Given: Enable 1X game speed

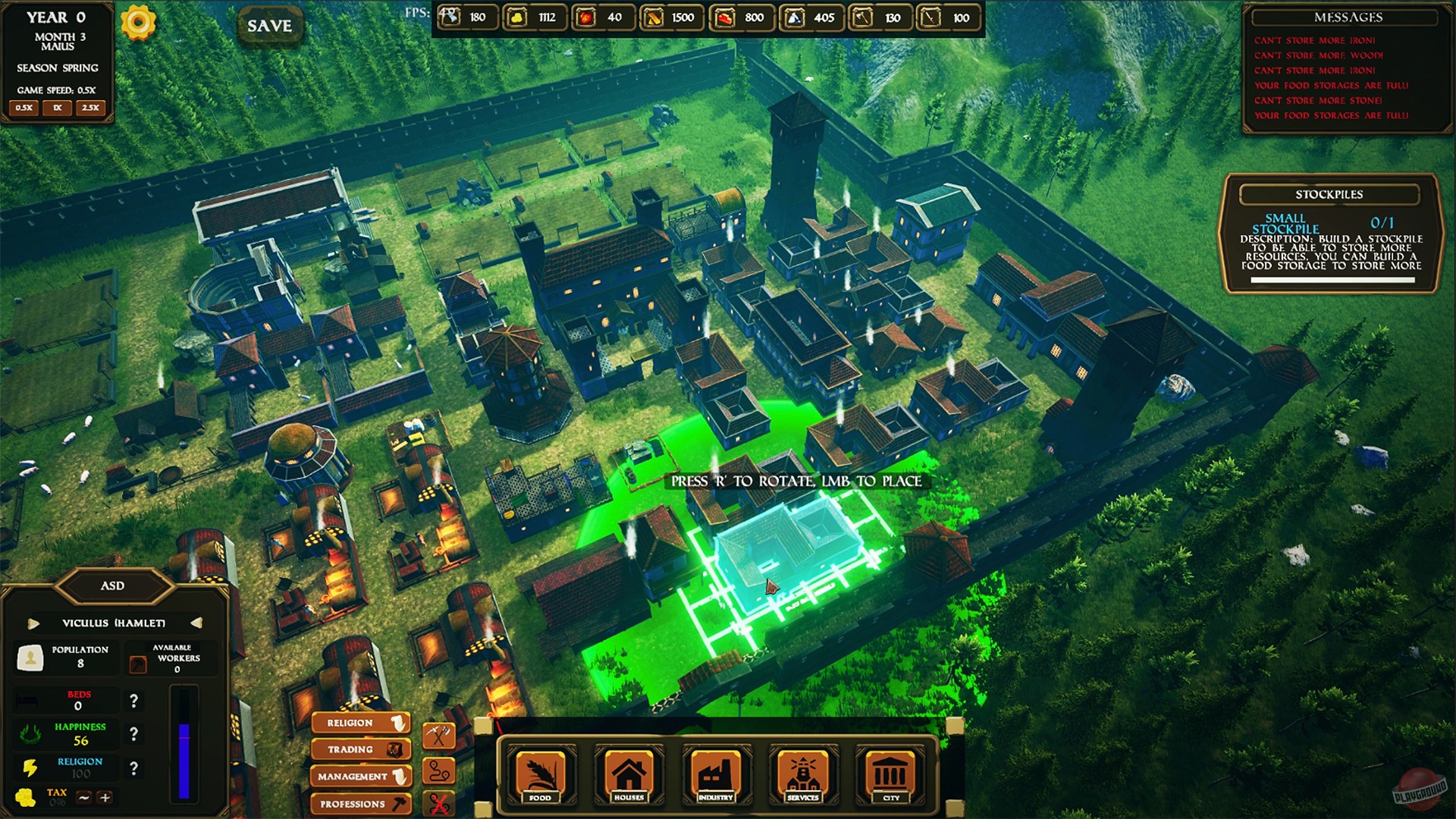Looking at the screenshot, I should click(x=56, y=108).
